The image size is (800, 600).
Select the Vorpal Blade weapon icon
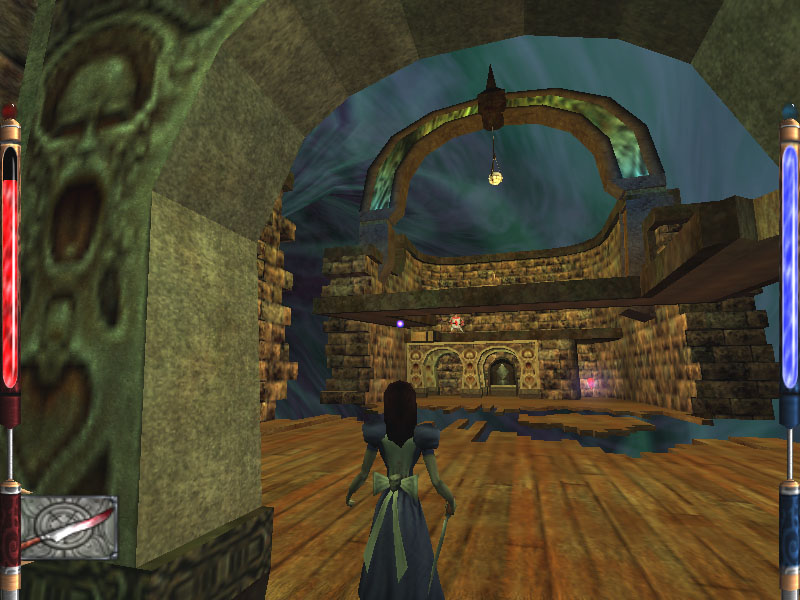coord(68,527)
